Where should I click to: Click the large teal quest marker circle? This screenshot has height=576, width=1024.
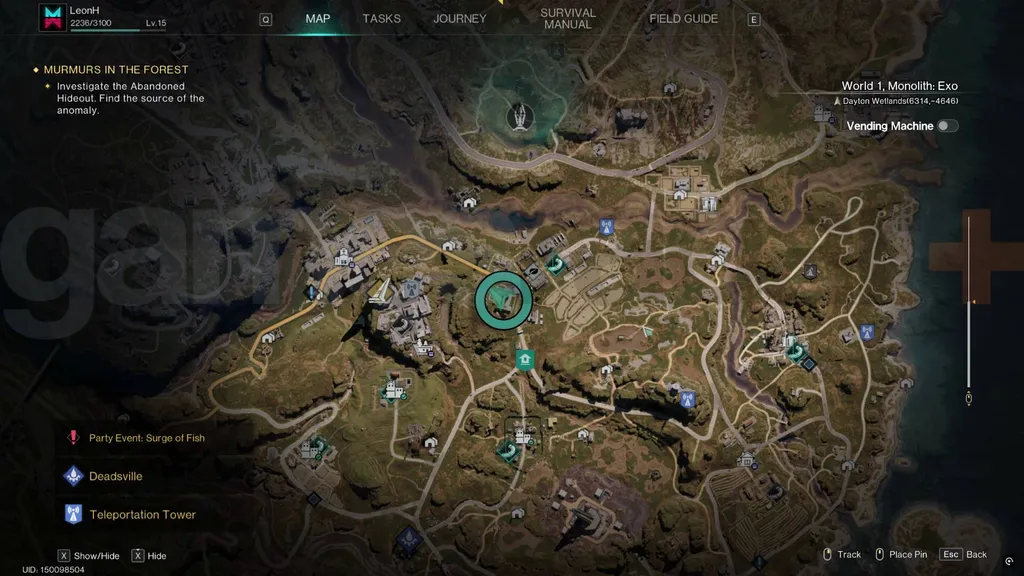(502, 299)
